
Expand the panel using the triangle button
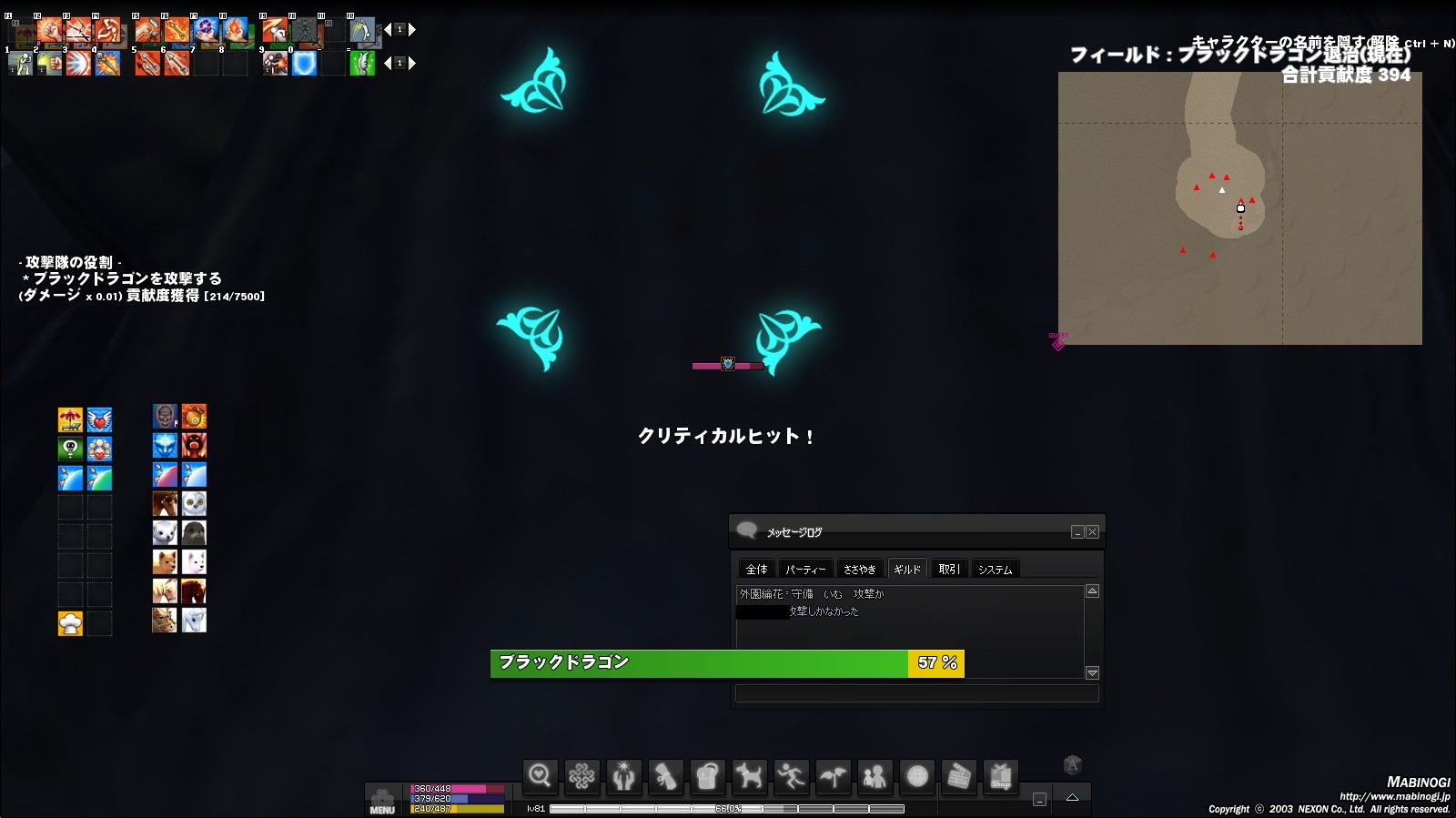coord(1072,797)
